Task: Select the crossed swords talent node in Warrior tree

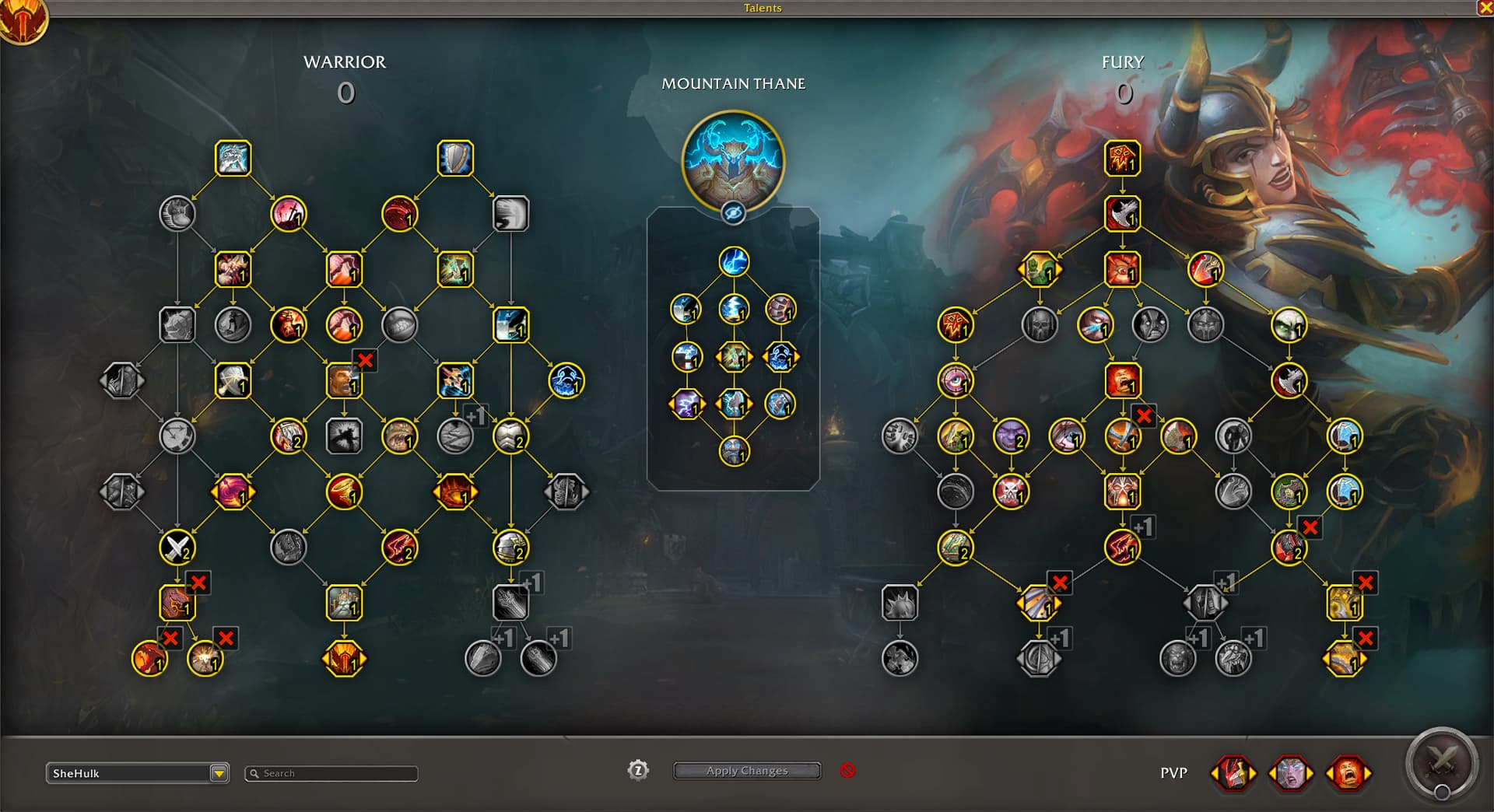Action: [x=177, y=548]
